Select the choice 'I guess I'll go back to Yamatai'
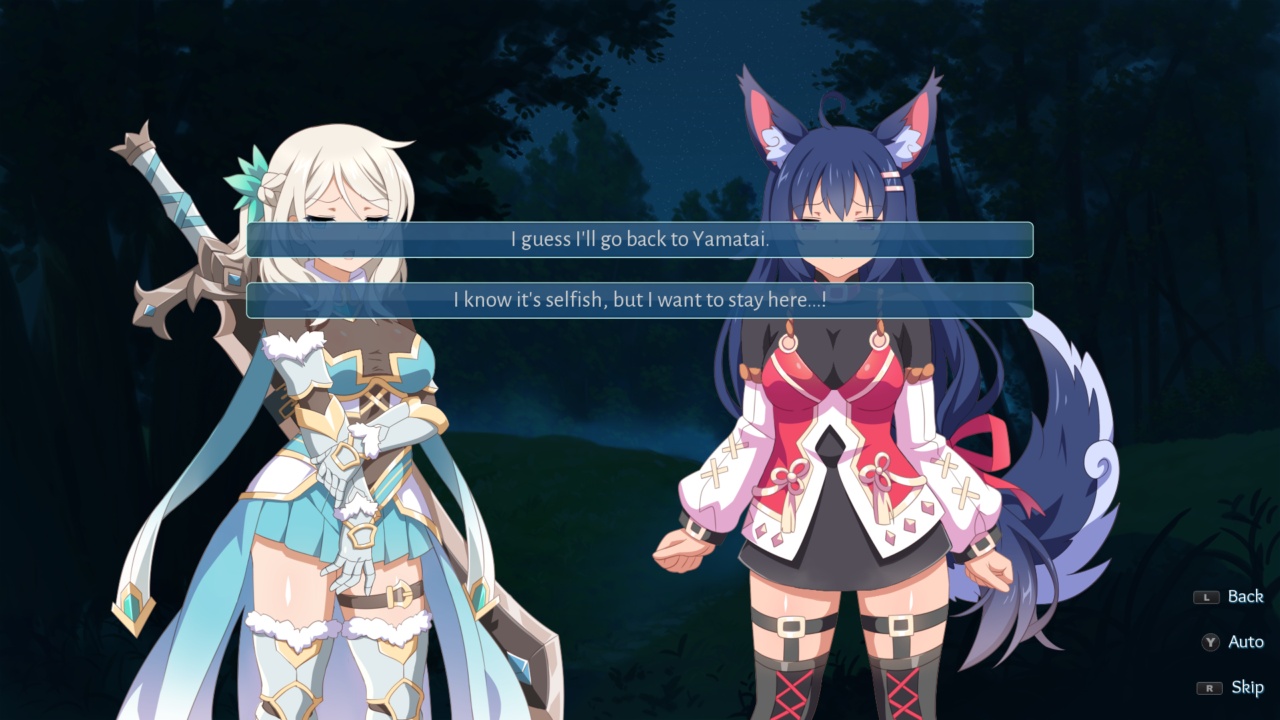The image size is (1280, 720). (x=640, y=240)
